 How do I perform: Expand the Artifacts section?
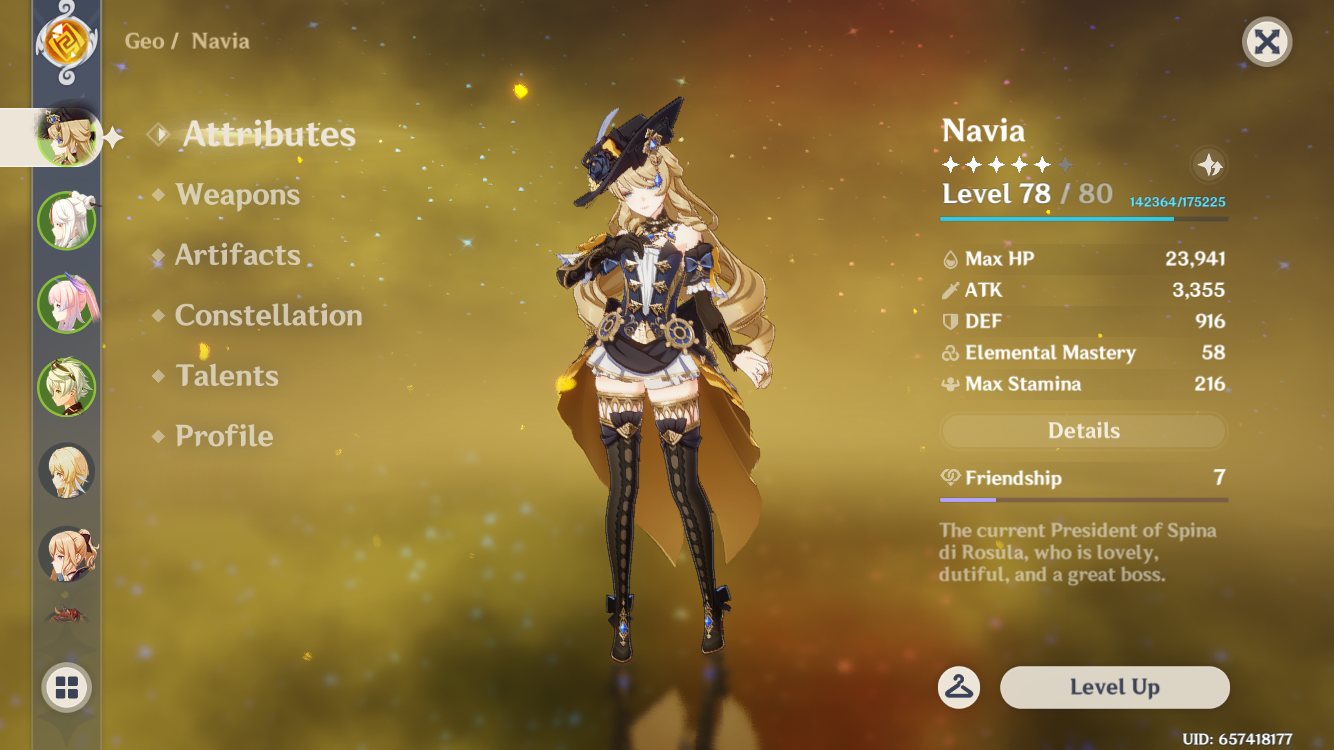pyautogui.click(x=237, y=256)
